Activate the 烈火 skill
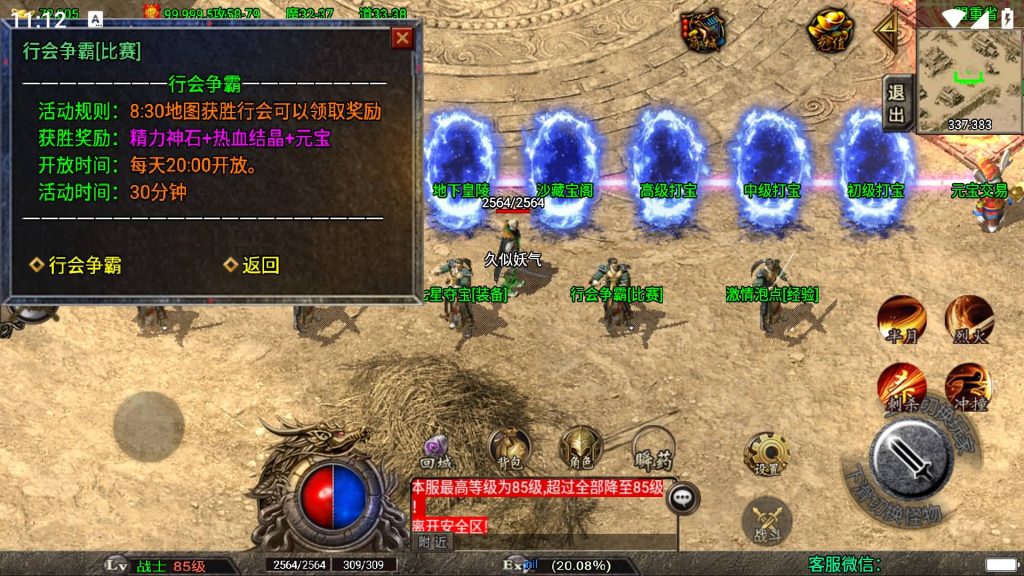The image size is (1024, 576). (x=969, y=319)
